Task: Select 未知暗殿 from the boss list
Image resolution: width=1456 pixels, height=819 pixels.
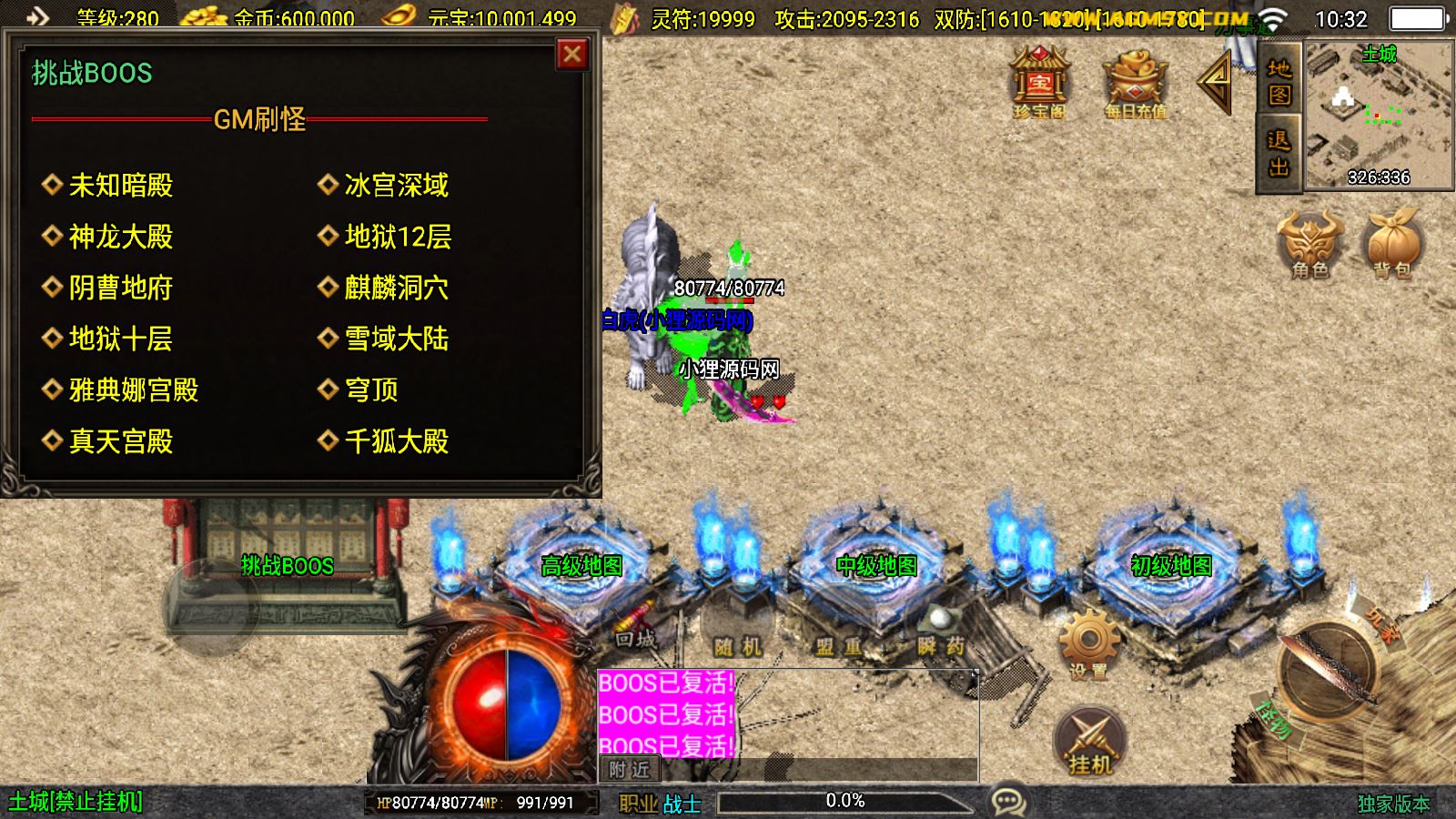Action: click(121, 186)
